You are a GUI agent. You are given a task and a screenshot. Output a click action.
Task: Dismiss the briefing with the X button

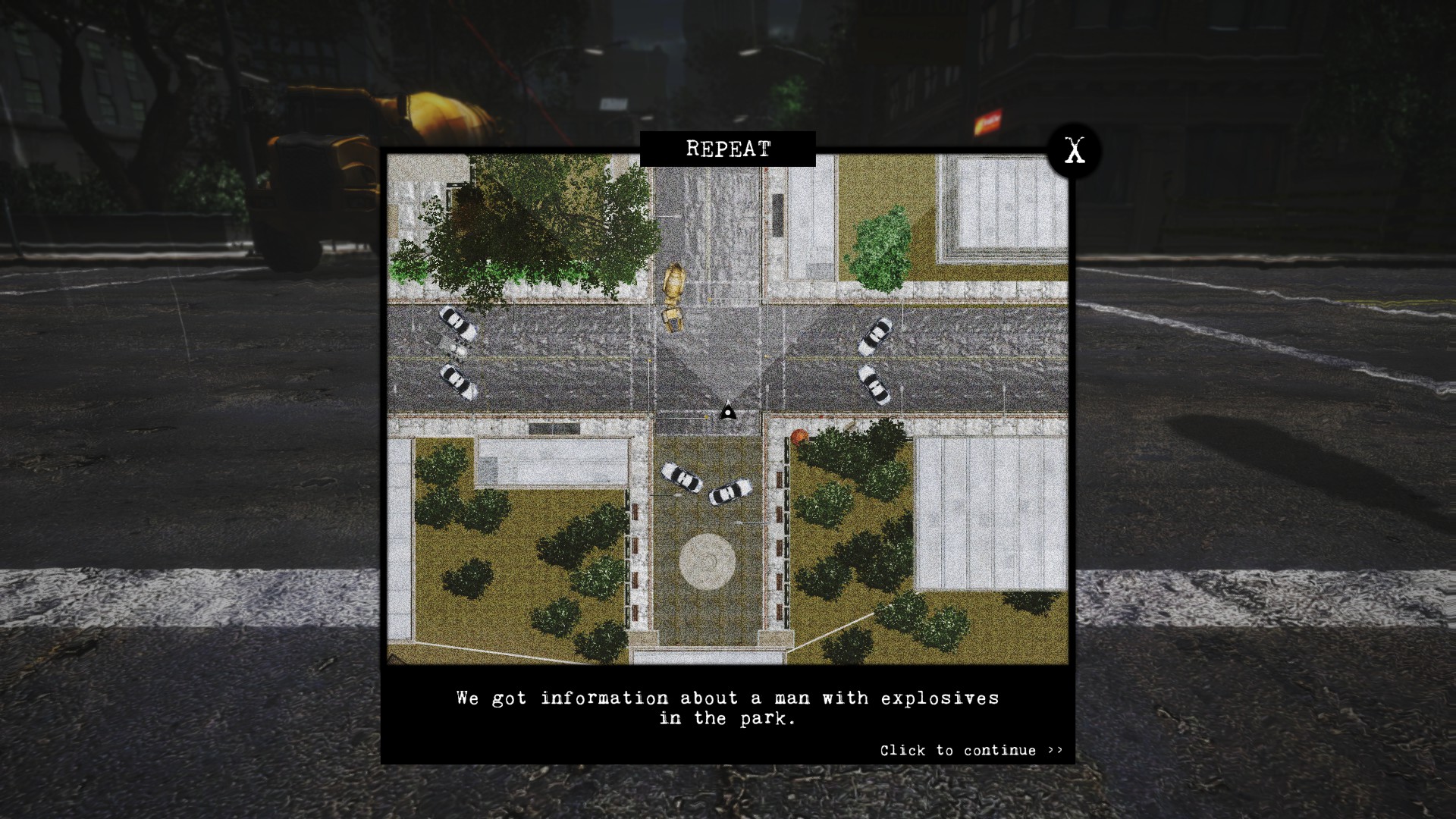1074,151
